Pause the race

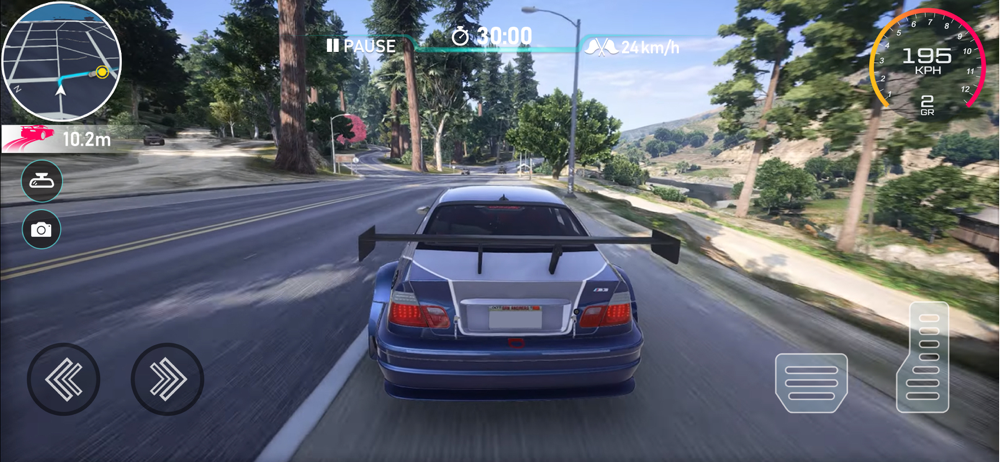coord(360,45)
